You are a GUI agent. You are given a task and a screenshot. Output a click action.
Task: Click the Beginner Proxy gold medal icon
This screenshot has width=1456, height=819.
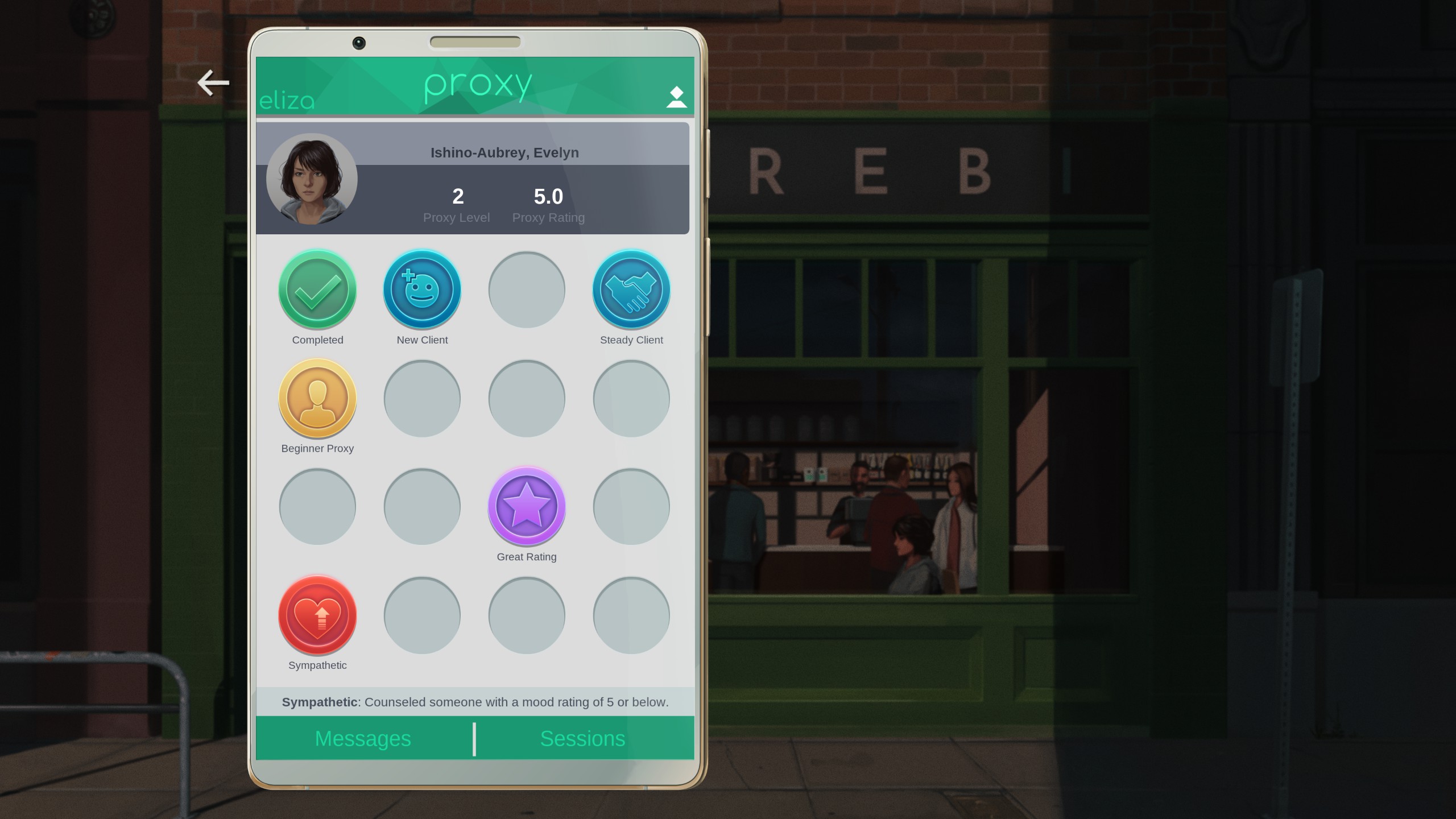[x=317, y=398]
